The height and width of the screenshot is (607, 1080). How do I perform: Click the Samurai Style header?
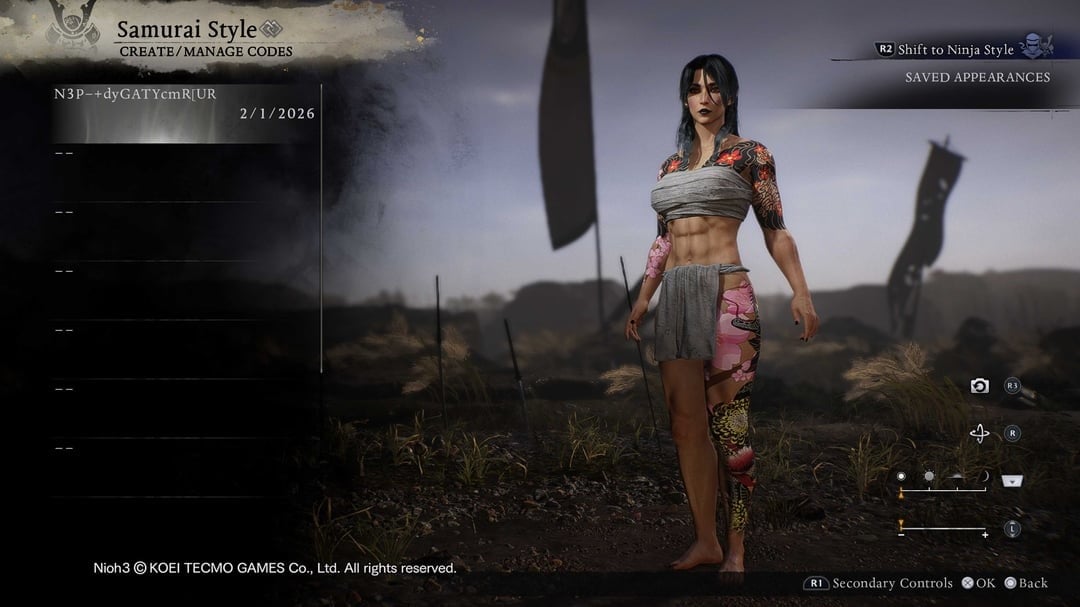click(187, 30)
